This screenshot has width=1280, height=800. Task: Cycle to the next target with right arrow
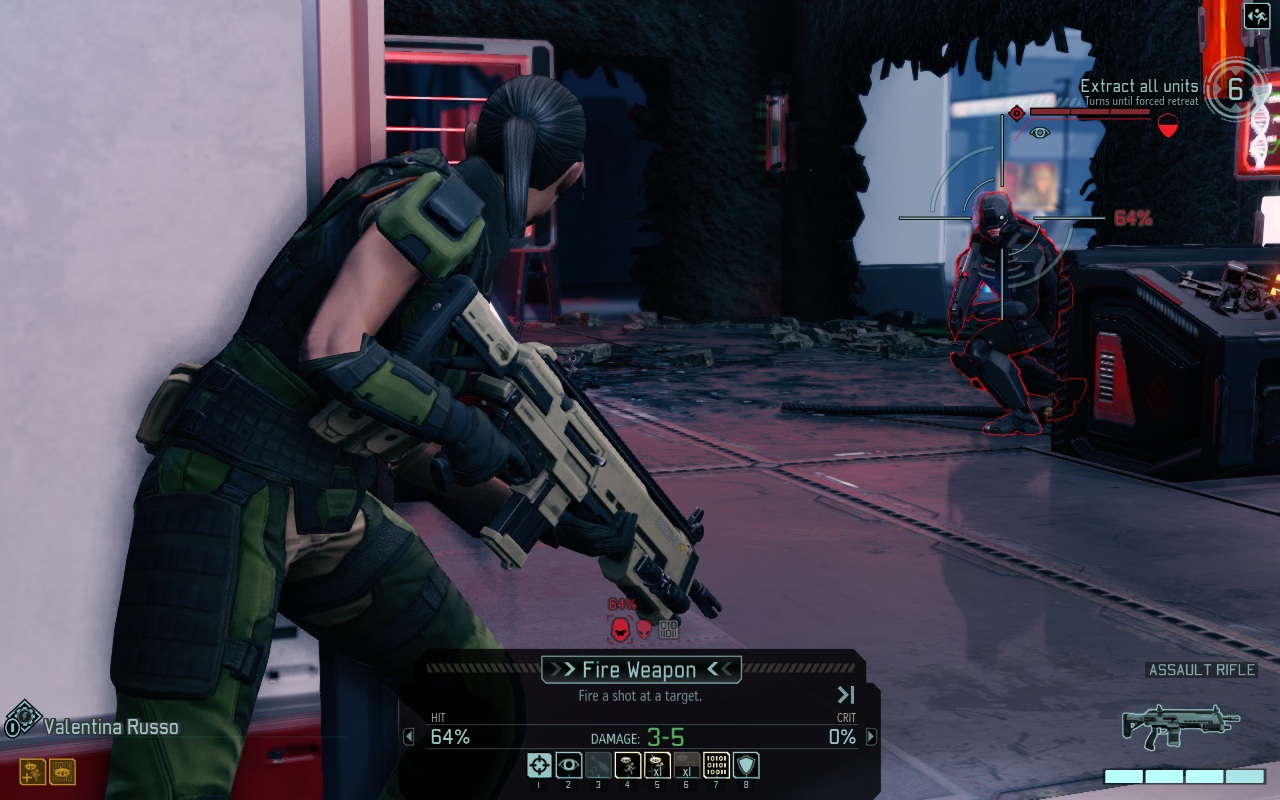click(x=871, y=737)
